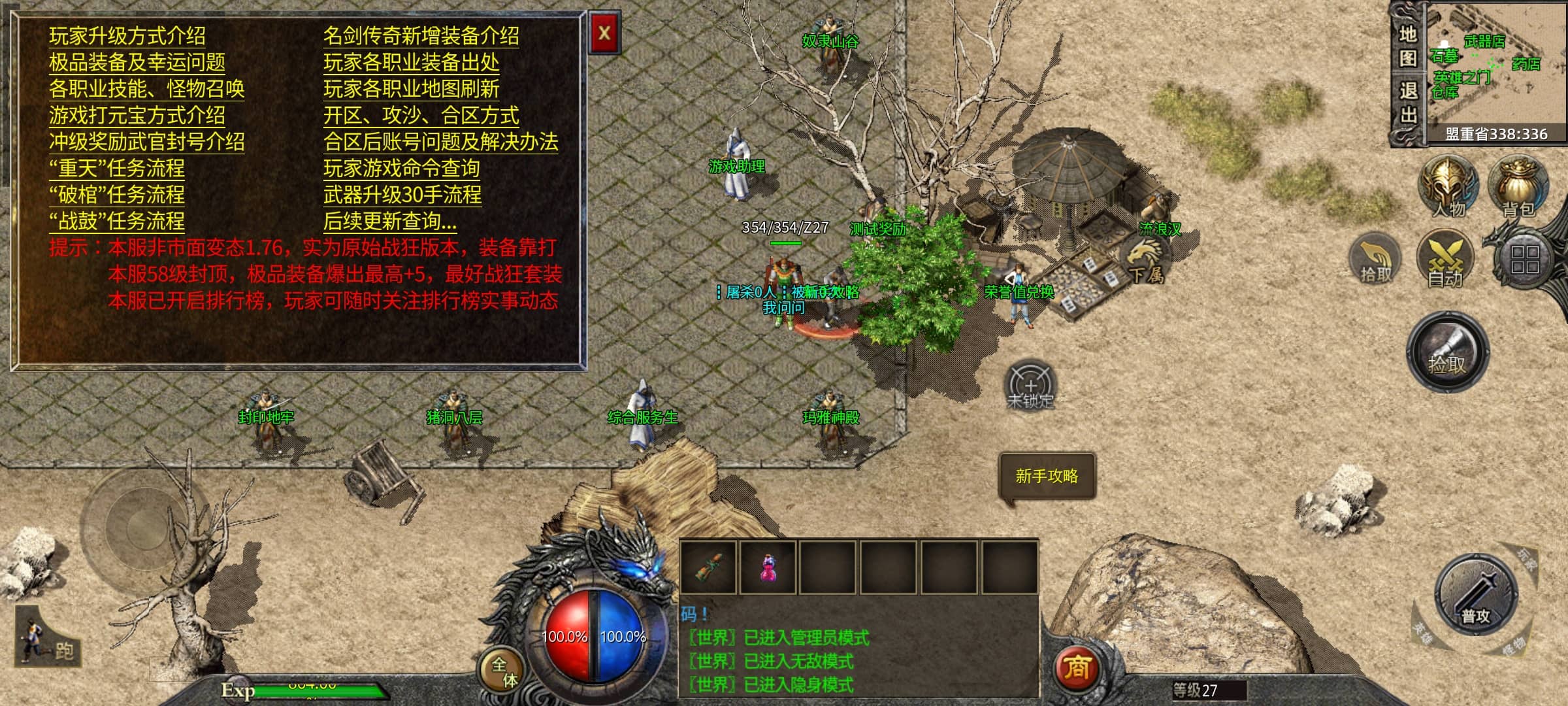View the minimap in the corner

(x=1495, y=65)
